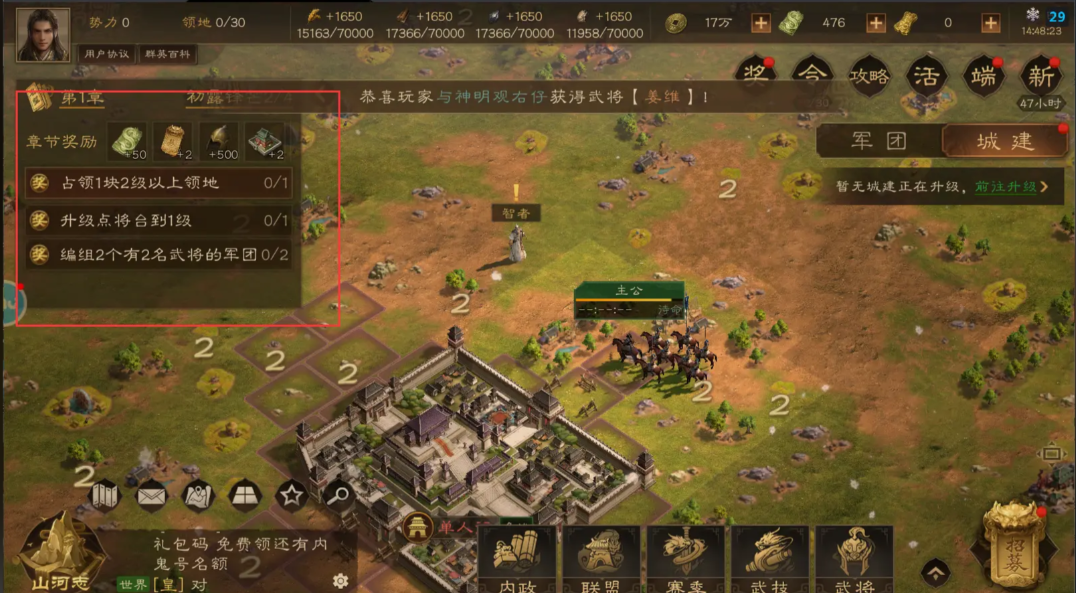Switch to the 军团 army tab

878,141
